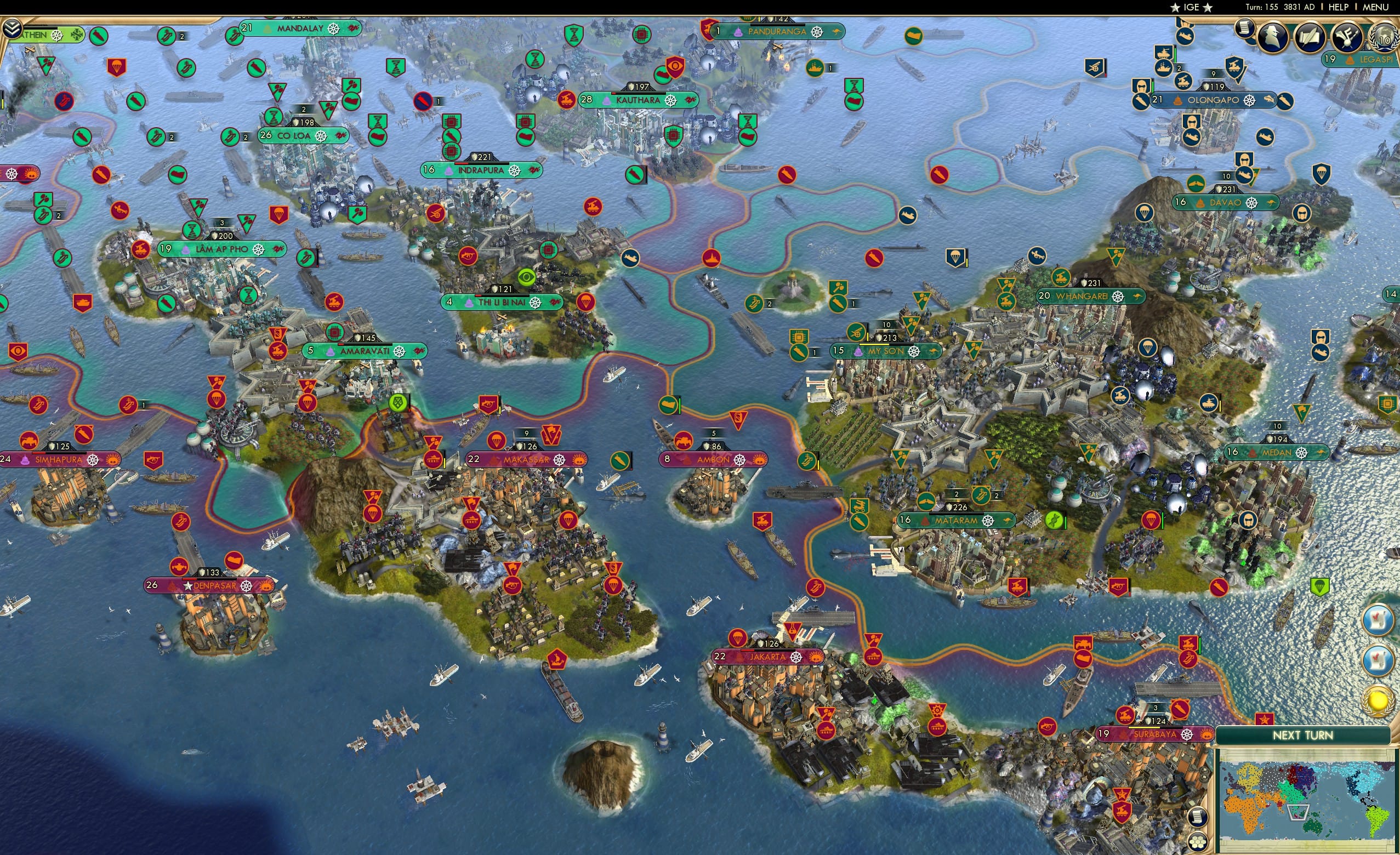Select the green paratrooper unit flag near Medan
The image size is (1400, 855).
point(1320,588)
